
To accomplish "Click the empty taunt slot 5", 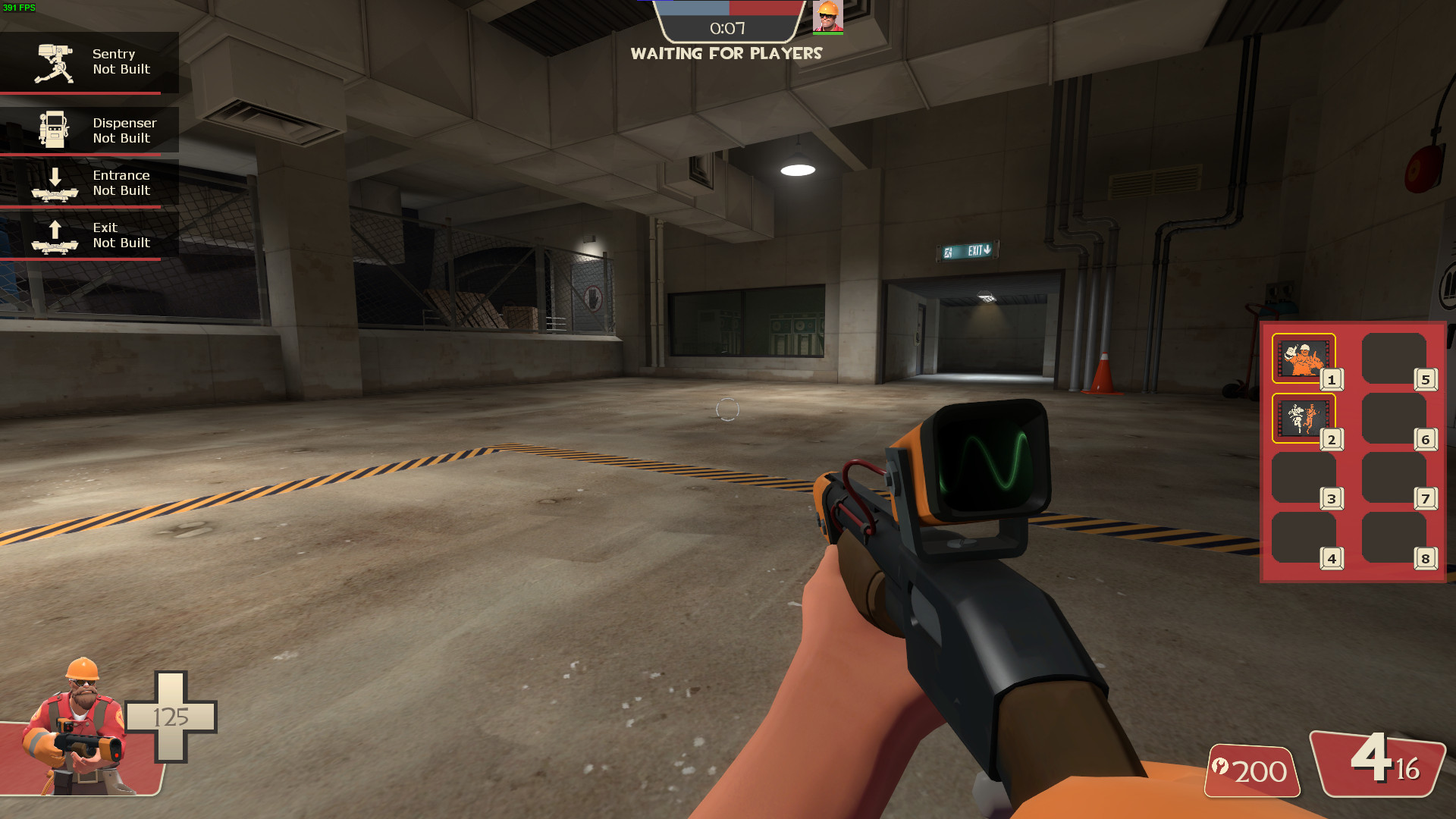I will 1396,358.
